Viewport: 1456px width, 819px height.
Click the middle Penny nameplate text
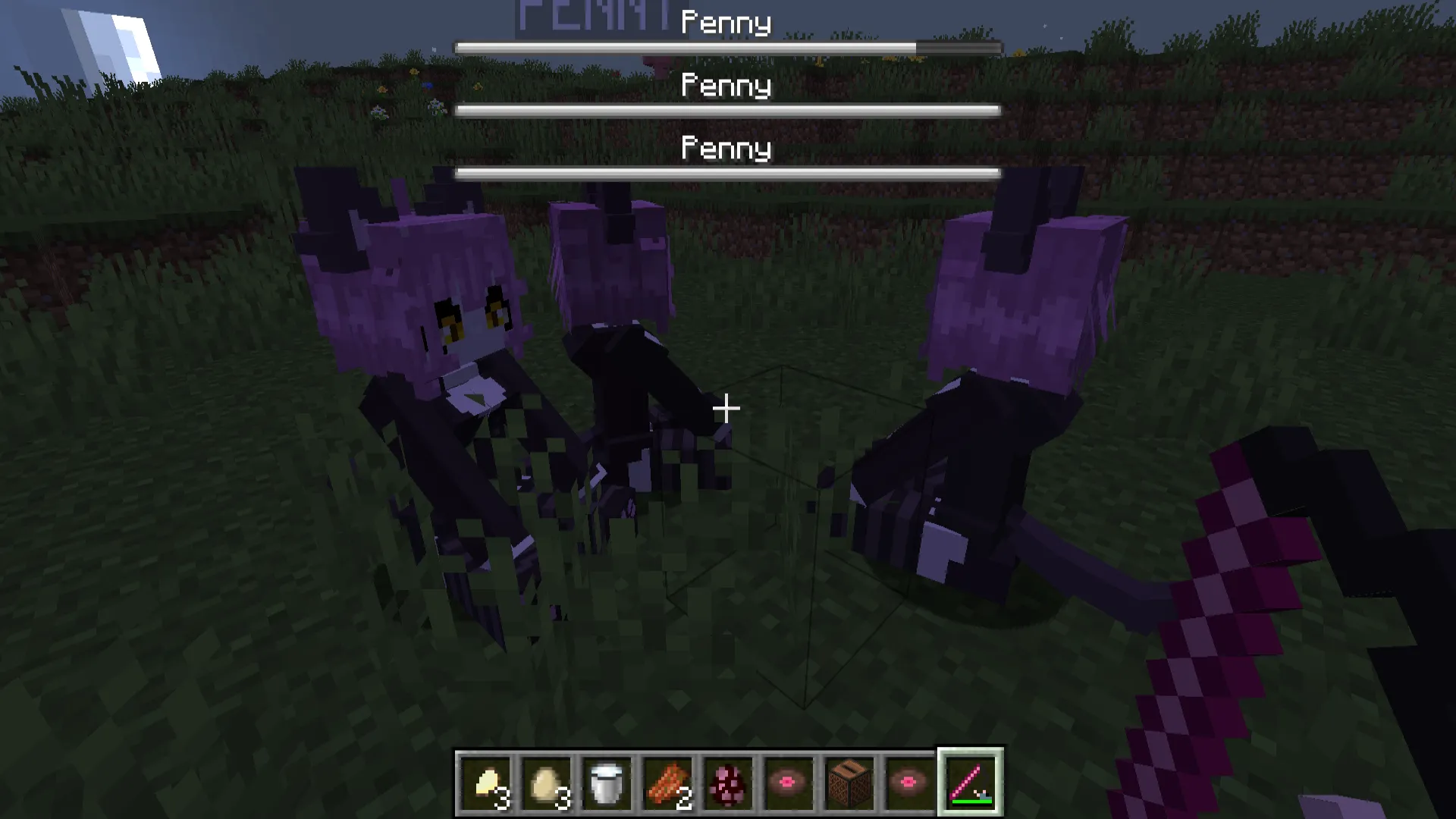726,85
